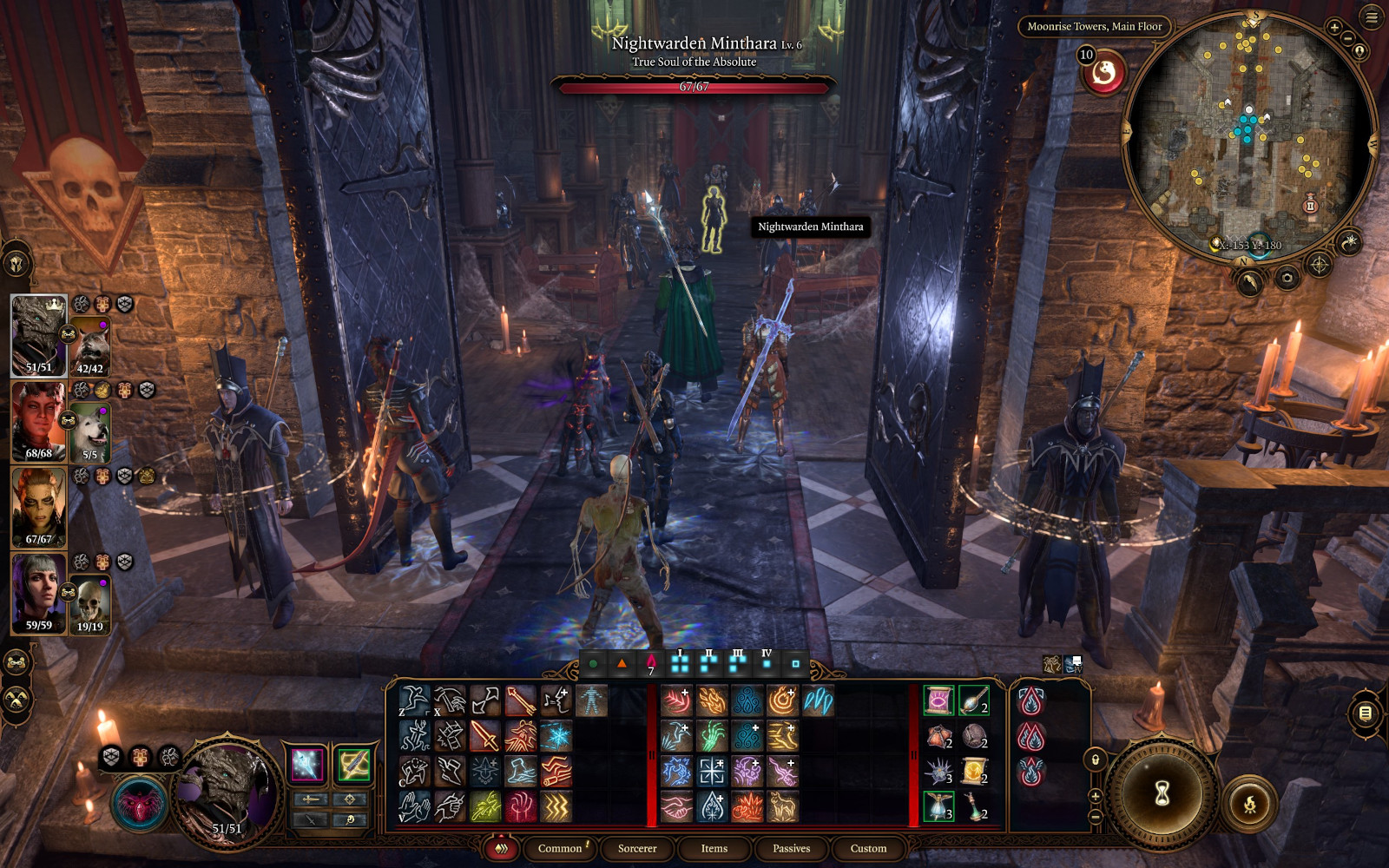Switch to the Sorcerer hotbar tab
The width and height of the screenshot is (1389, 868).
point(637,848)
